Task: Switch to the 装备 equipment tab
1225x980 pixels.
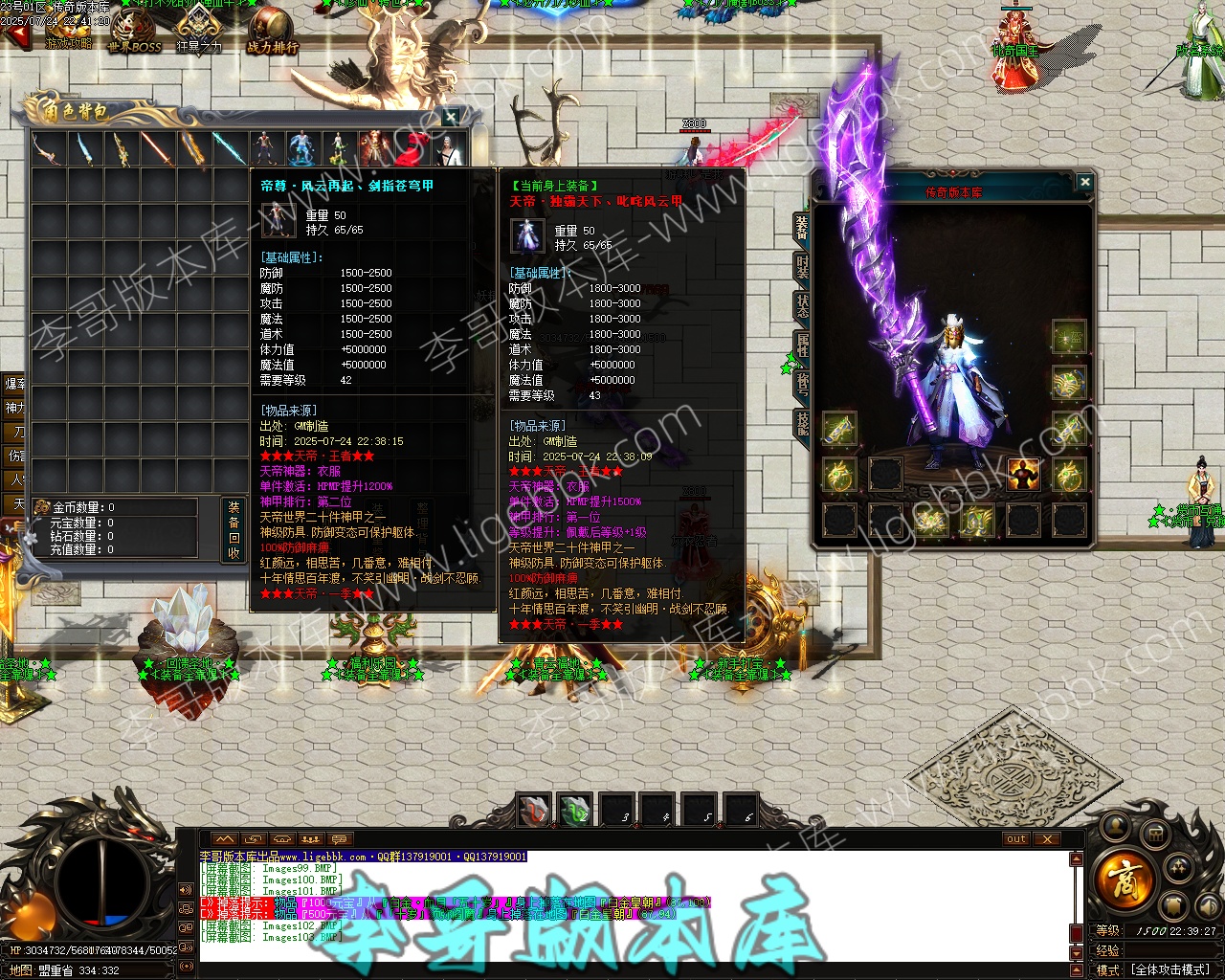Action: pos(801,228)
